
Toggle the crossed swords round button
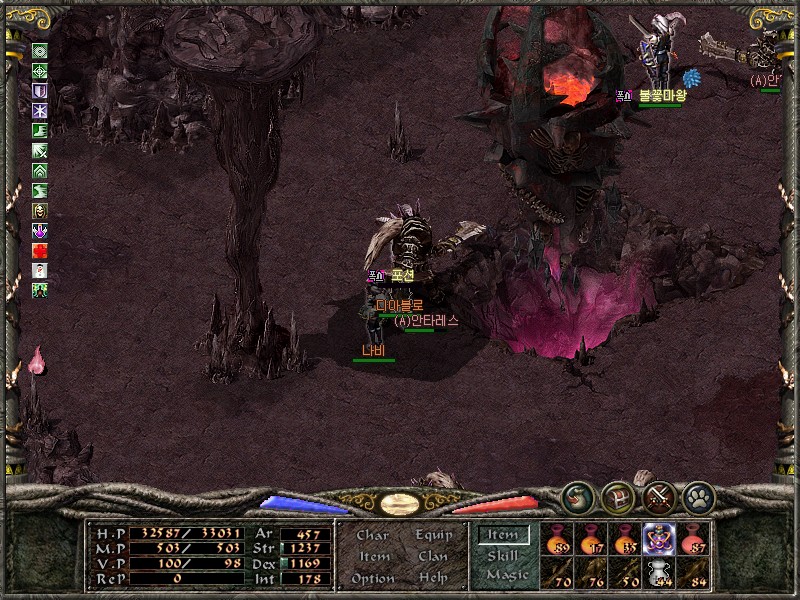pos(657,496)
